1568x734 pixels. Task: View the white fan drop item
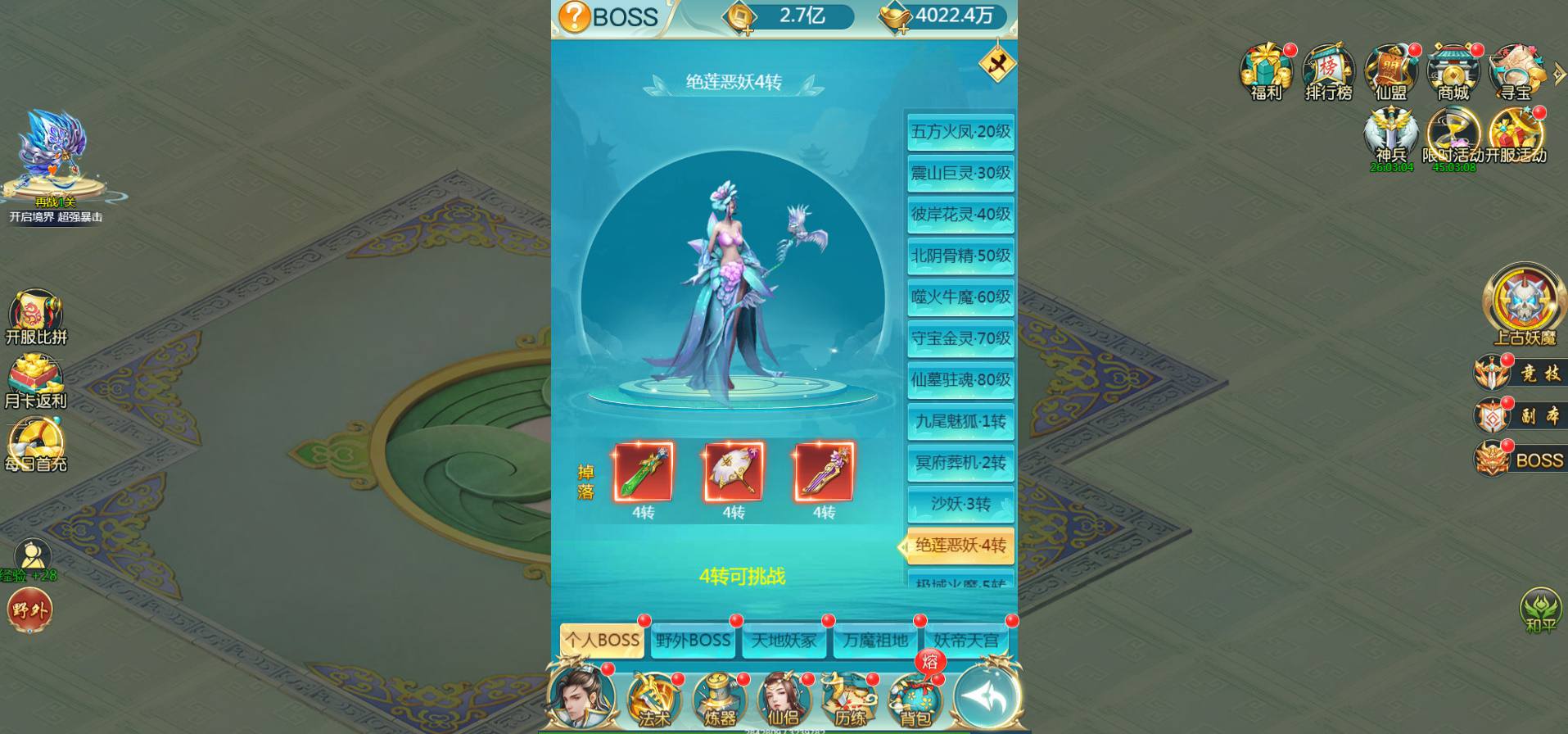coord(734,472)
